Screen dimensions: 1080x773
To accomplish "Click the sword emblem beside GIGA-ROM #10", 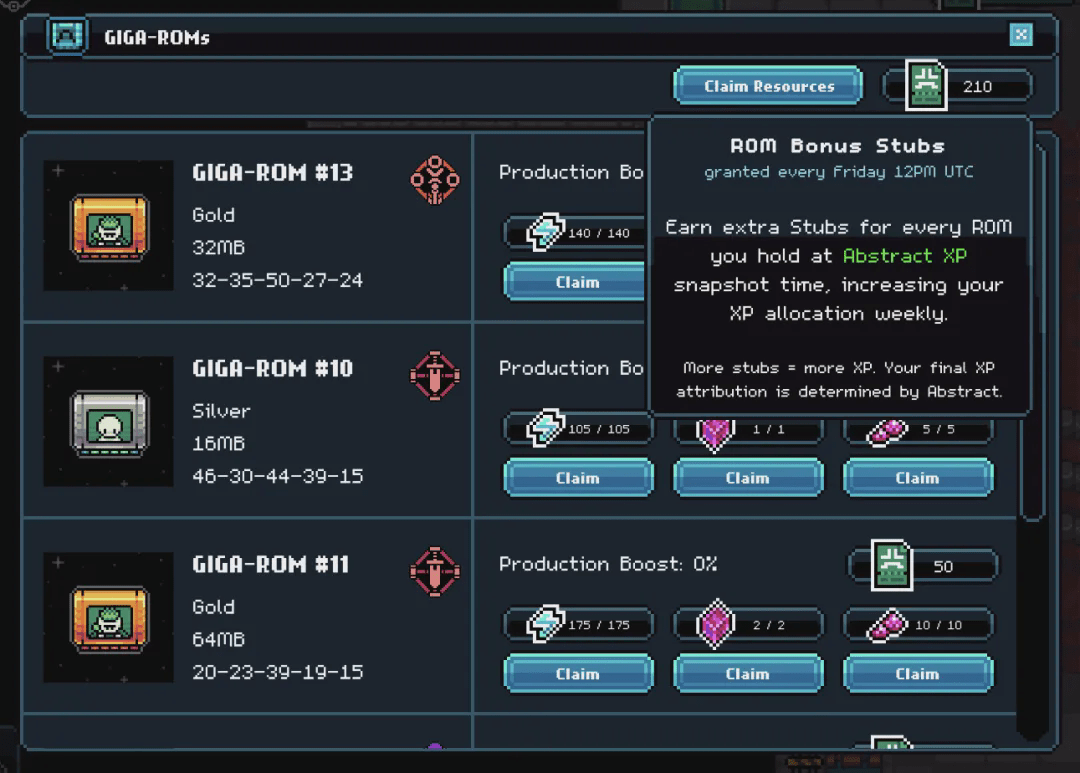I will [x=435, y=376].
